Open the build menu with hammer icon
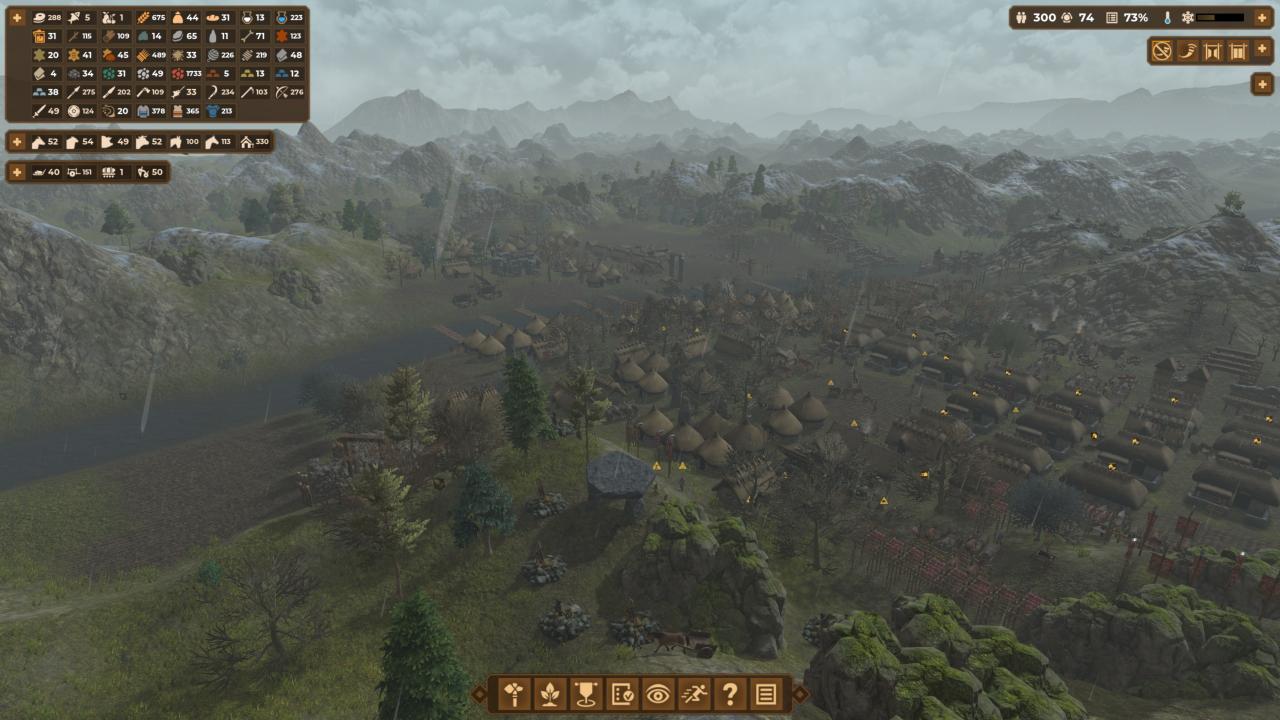The width and height of the screenshot is (1280, 720). tap(514, 694)
